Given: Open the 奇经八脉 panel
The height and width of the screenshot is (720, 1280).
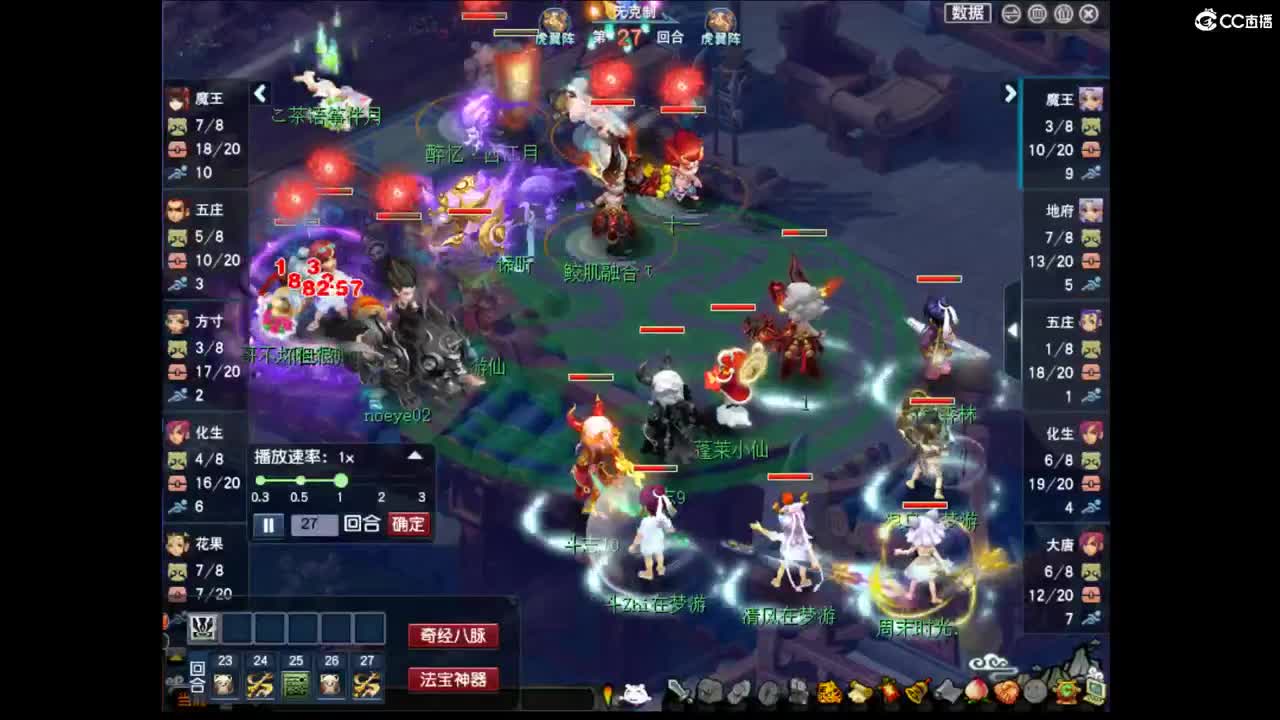Looking at the screenshot, I should (x=456, y=633).
